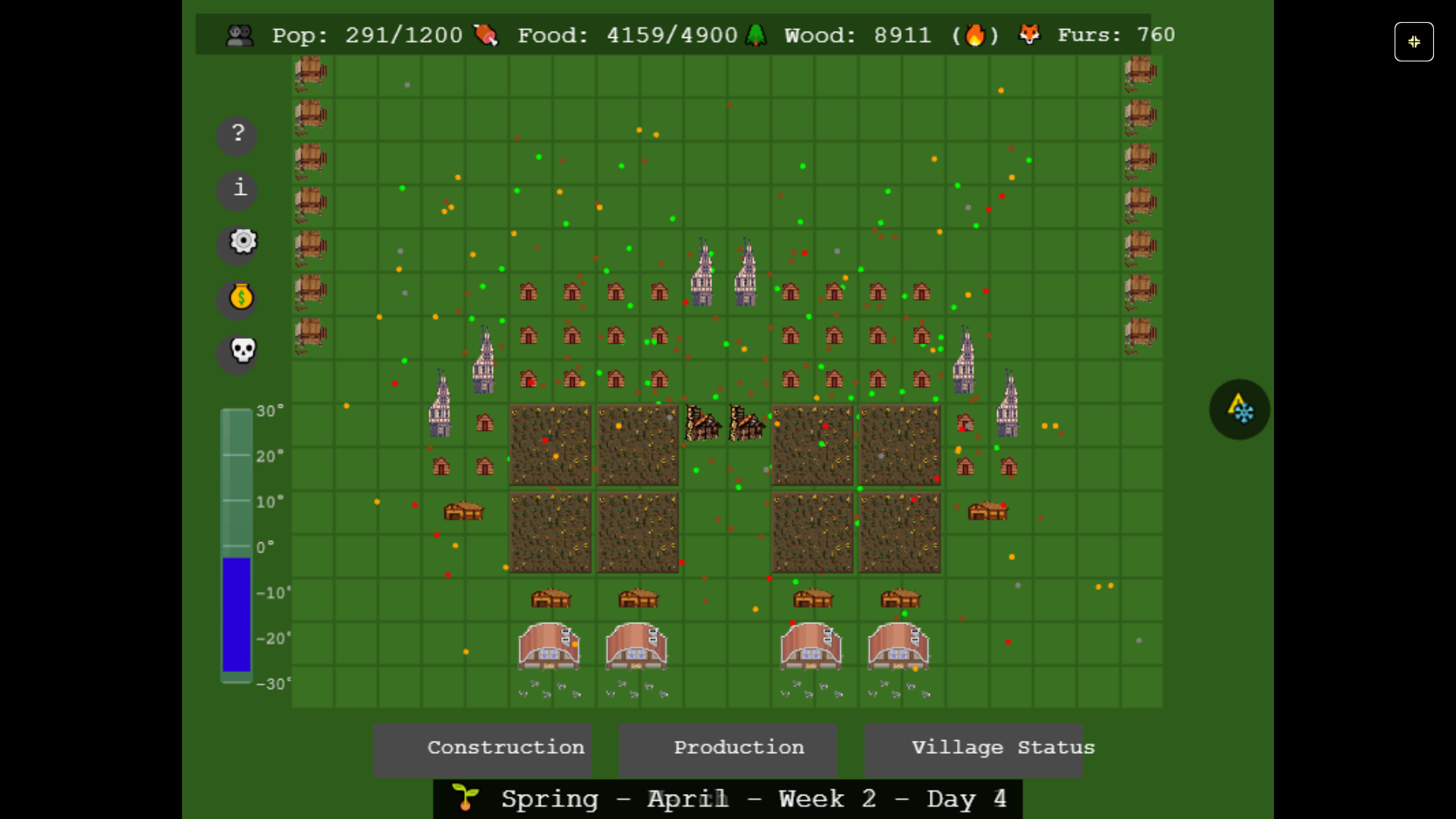Click the tree icon next to the Wood counter
Screen dimensions: 1456x819
tap(757, 34)
